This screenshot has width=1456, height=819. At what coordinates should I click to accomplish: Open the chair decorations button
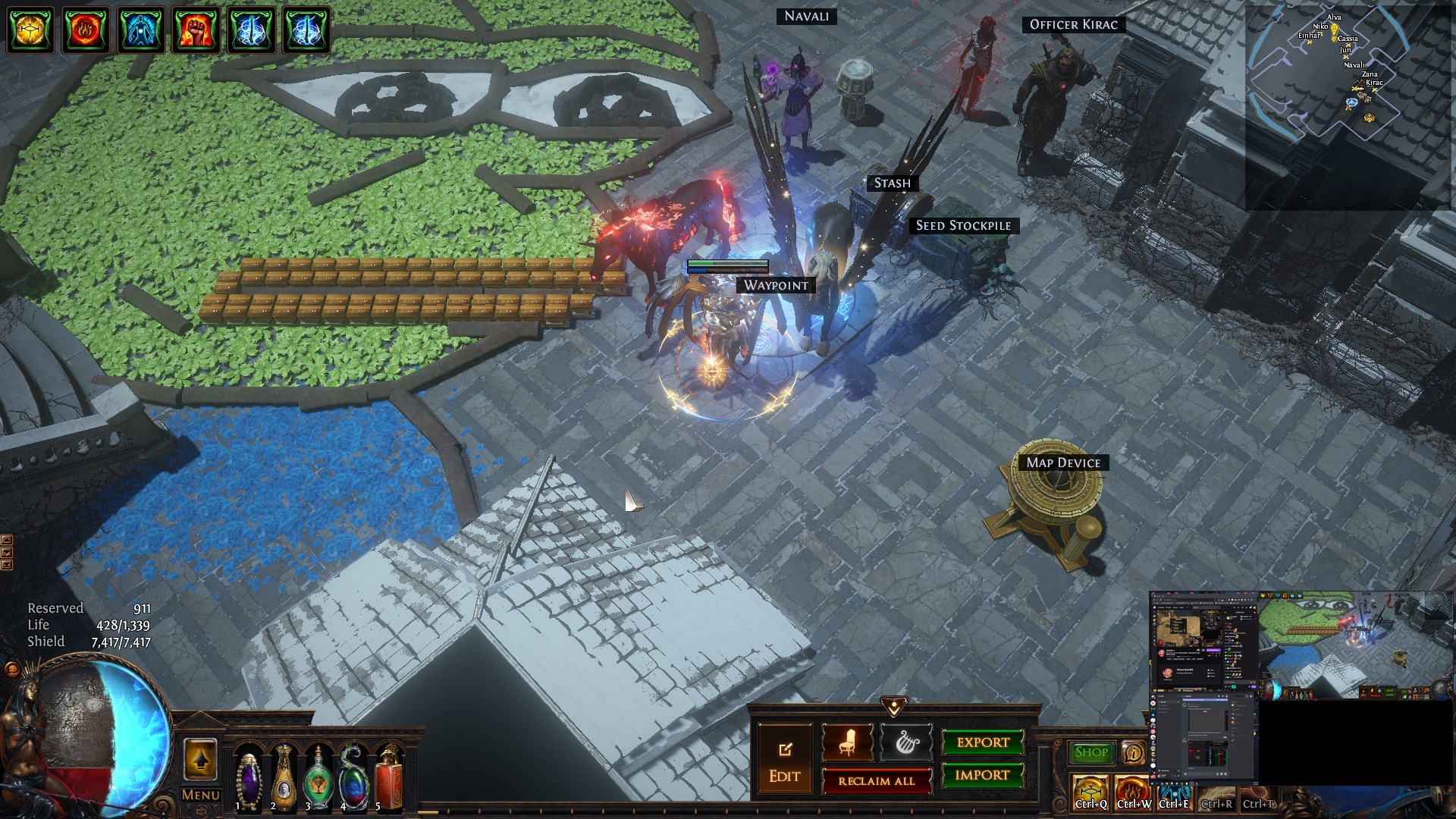coord(847,742)
